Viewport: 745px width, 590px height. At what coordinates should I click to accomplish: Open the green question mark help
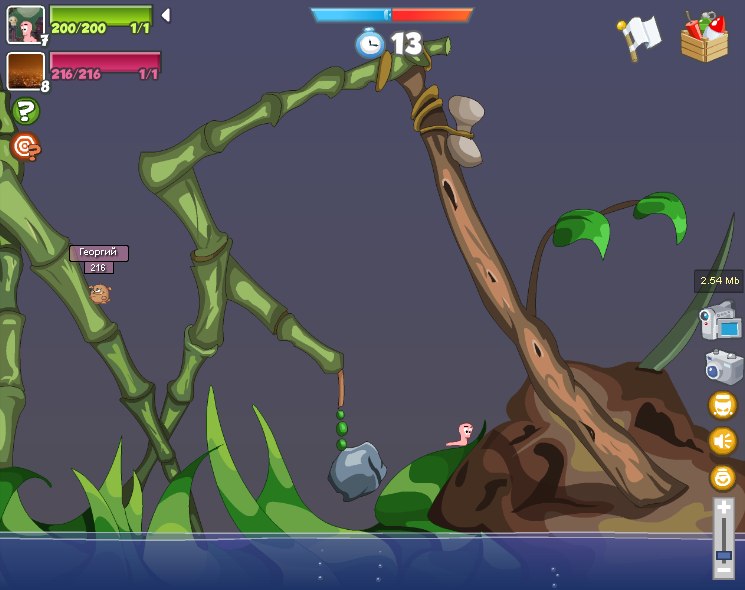click(x=25, y=111)
